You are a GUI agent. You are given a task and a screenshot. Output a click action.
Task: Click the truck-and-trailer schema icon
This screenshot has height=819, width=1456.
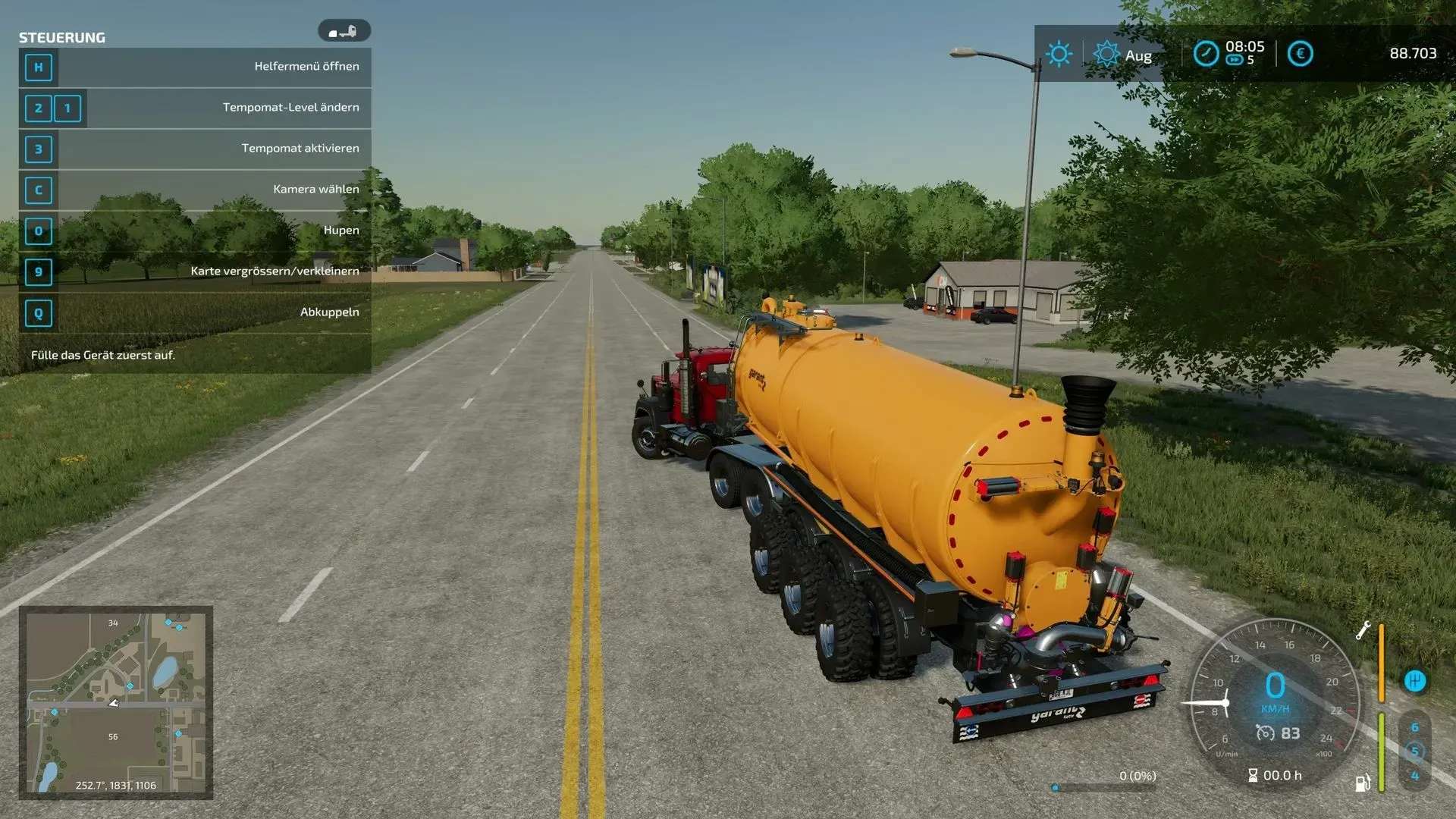click(x=344, y=31)
